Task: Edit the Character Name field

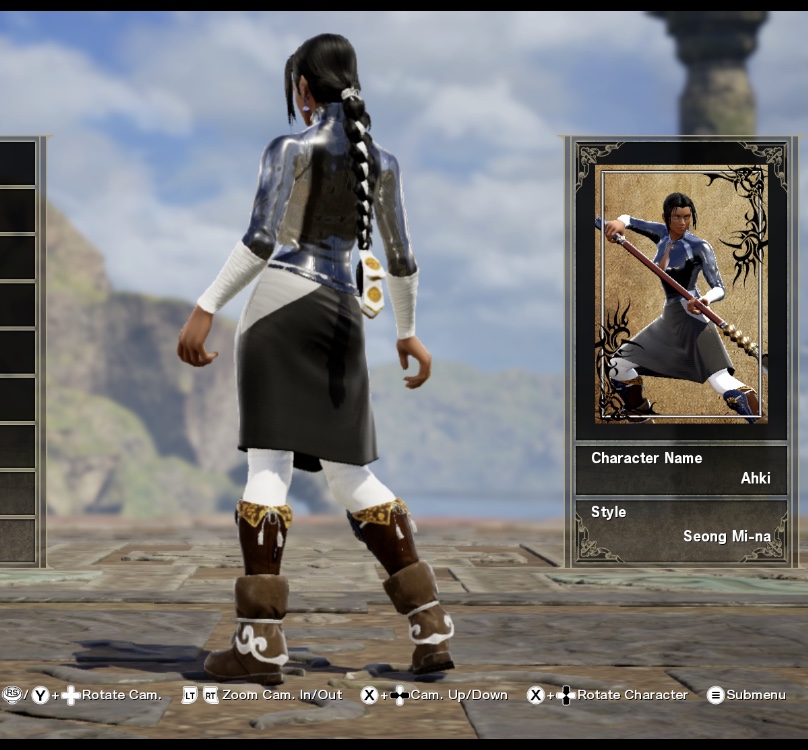Action: tap(680, 469)
